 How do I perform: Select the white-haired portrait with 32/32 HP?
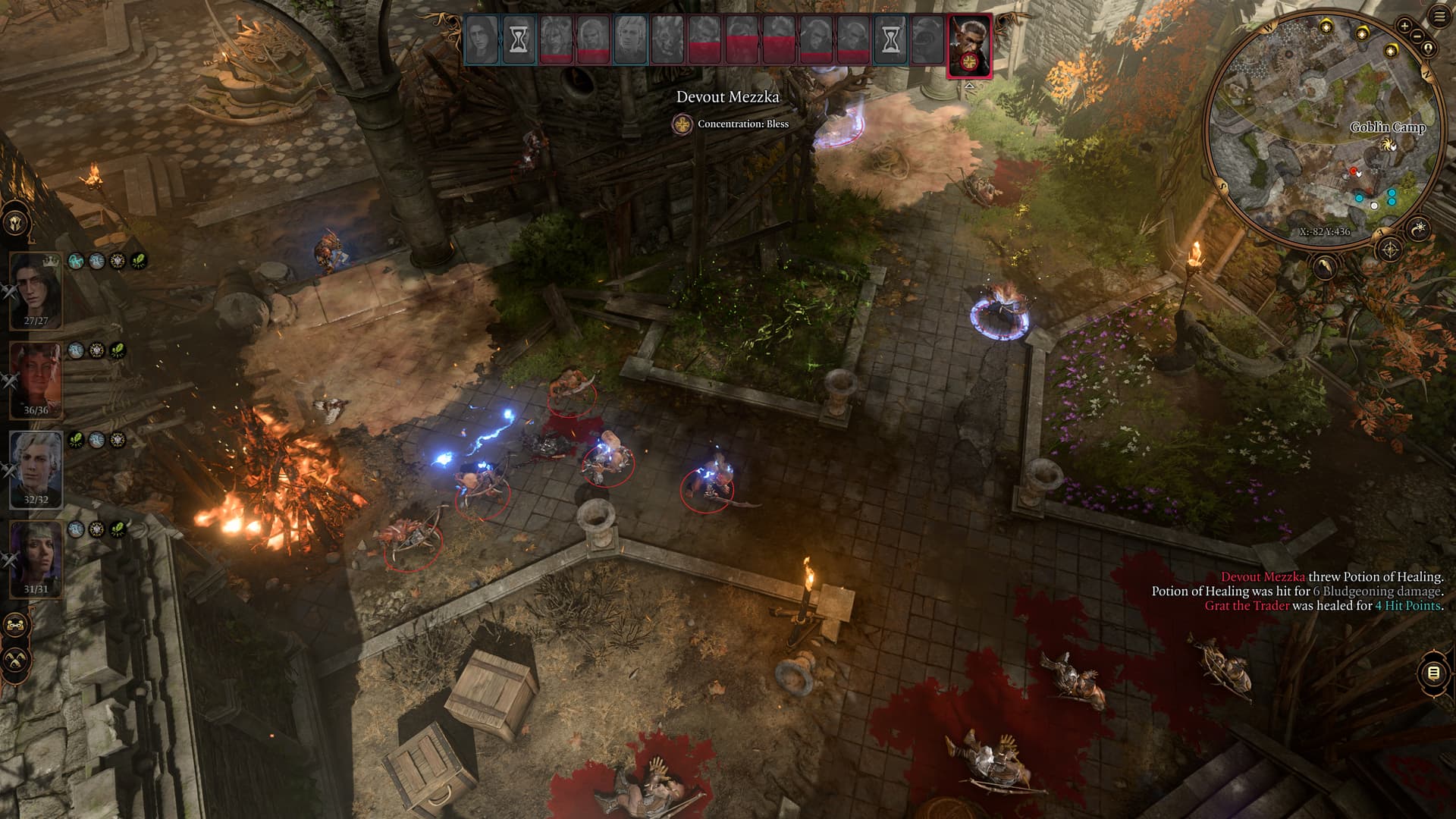click(x=36, y=467)
